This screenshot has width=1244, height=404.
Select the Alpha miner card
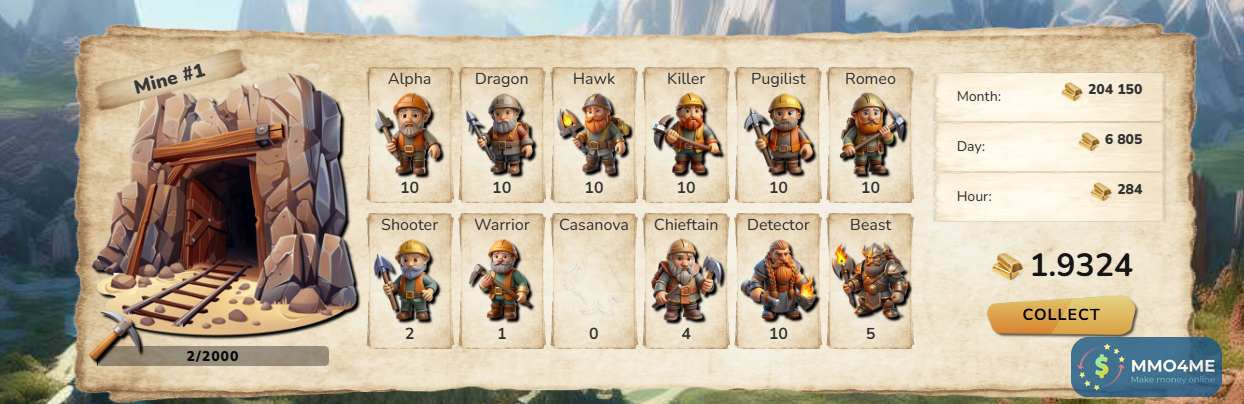[410, 134]
